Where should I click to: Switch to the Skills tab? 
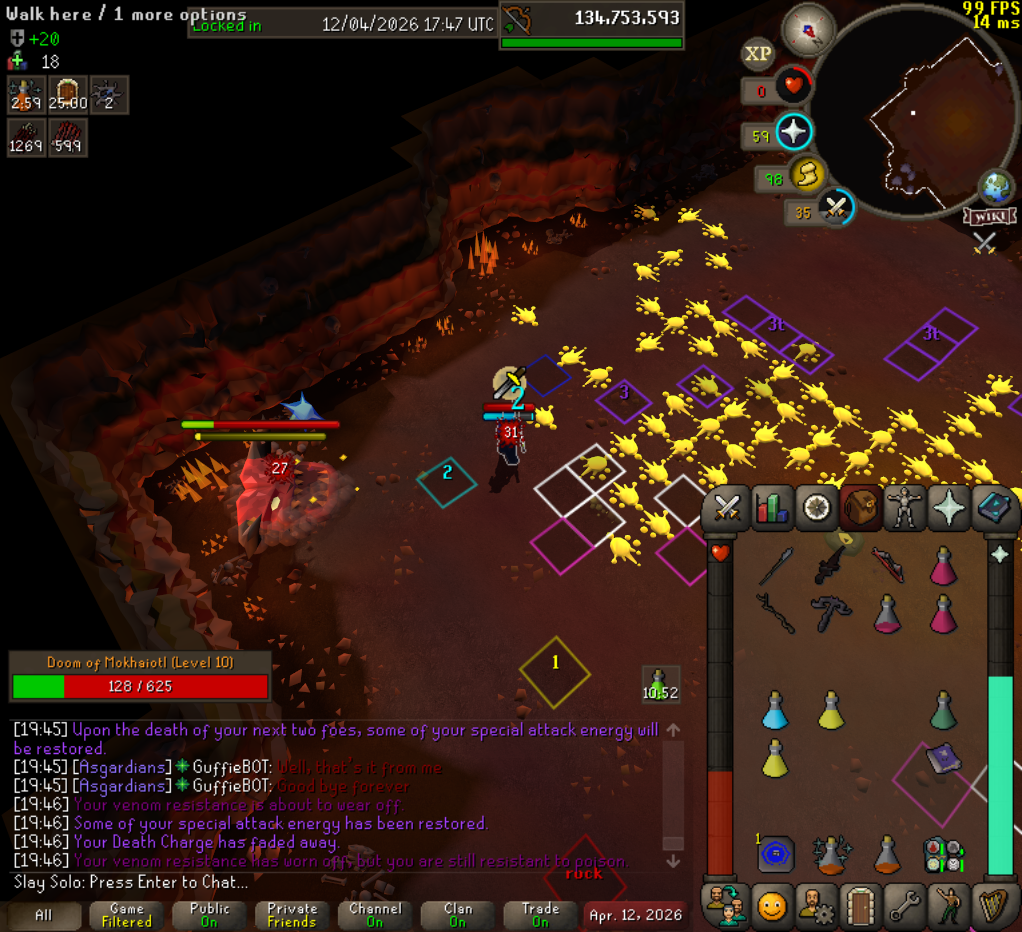pos(771,509)
